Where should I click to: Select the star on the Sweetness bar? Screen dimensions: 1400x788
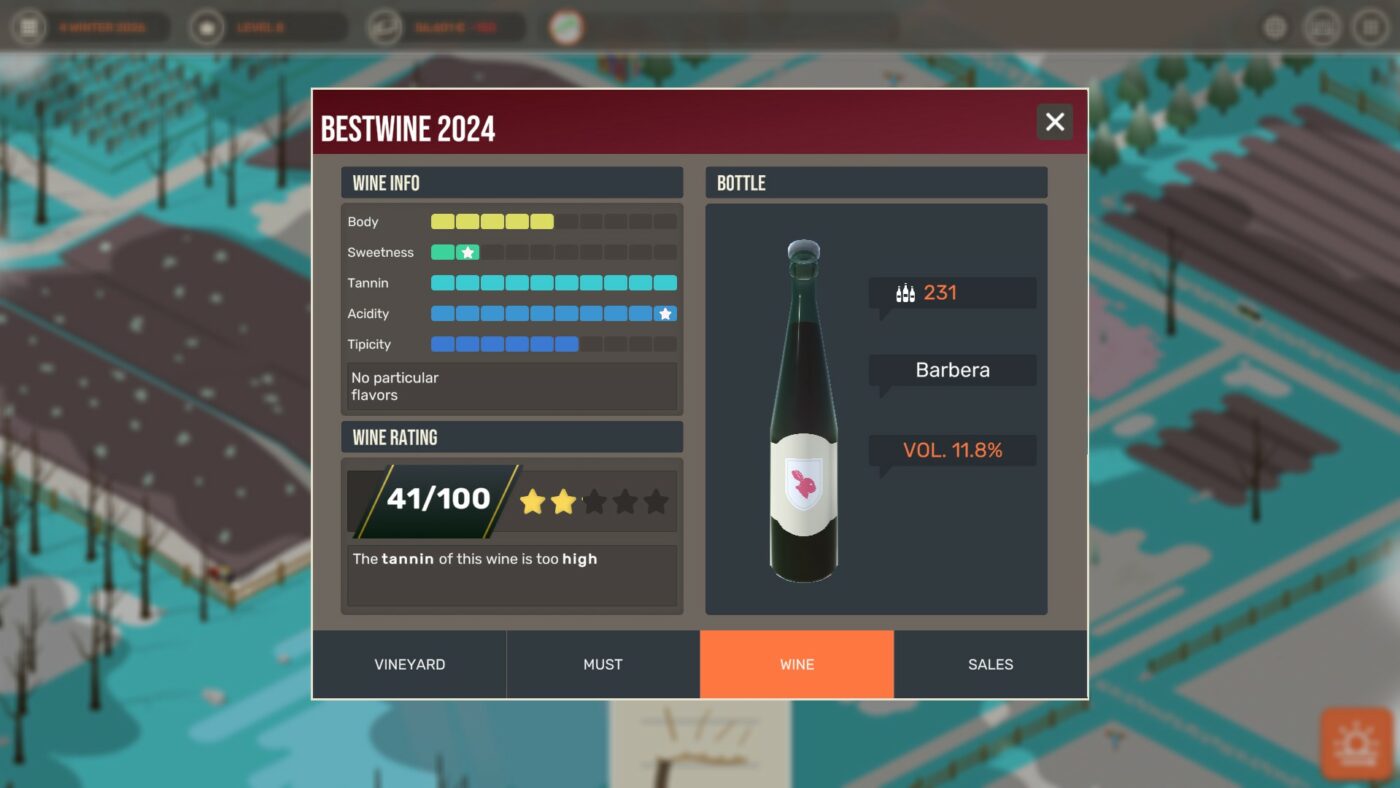[x=466, y=252]
